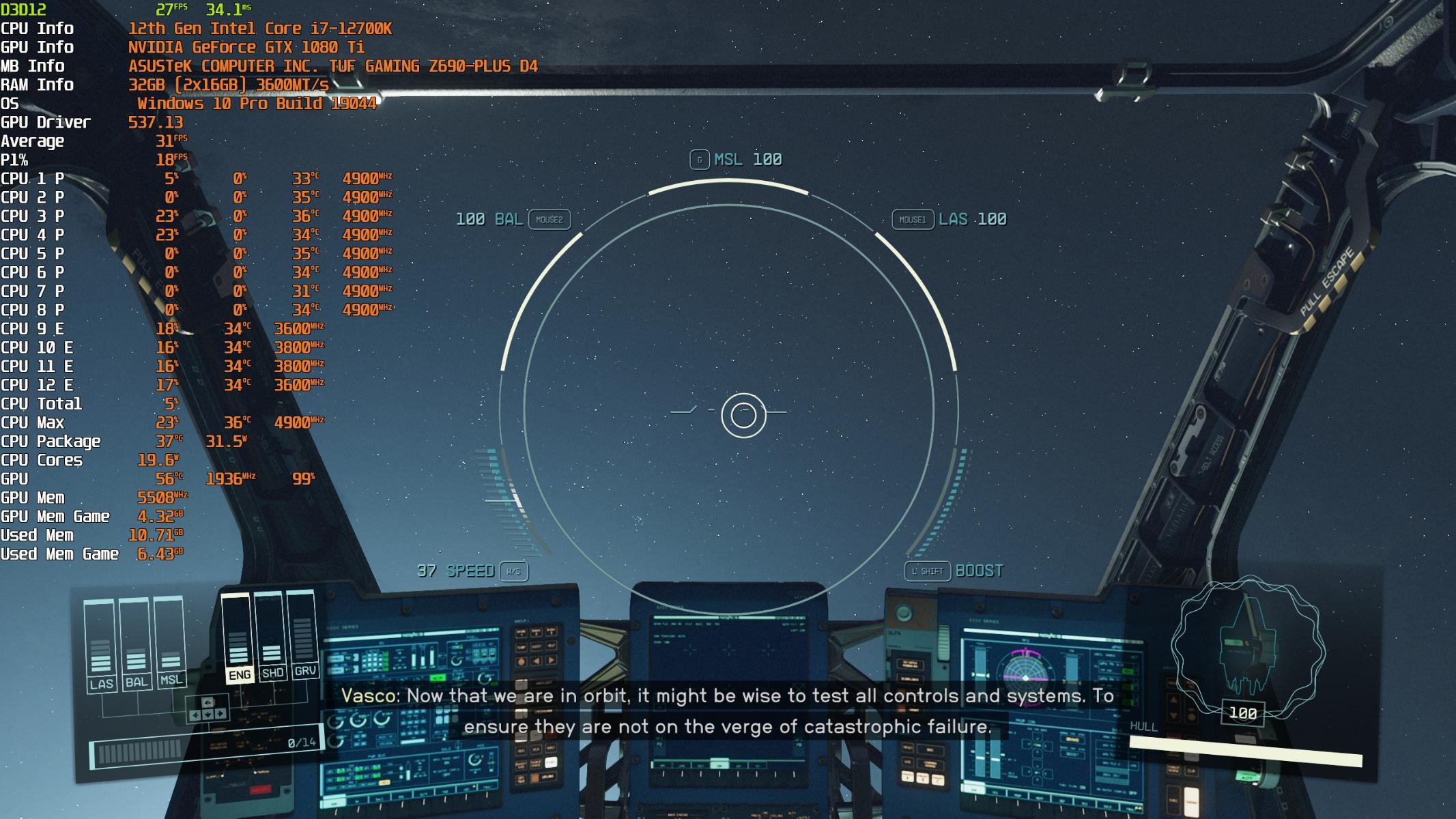The image size is (1456, 819).
Task: Click the highlighted ENG power column
Action: pos(238,638)
